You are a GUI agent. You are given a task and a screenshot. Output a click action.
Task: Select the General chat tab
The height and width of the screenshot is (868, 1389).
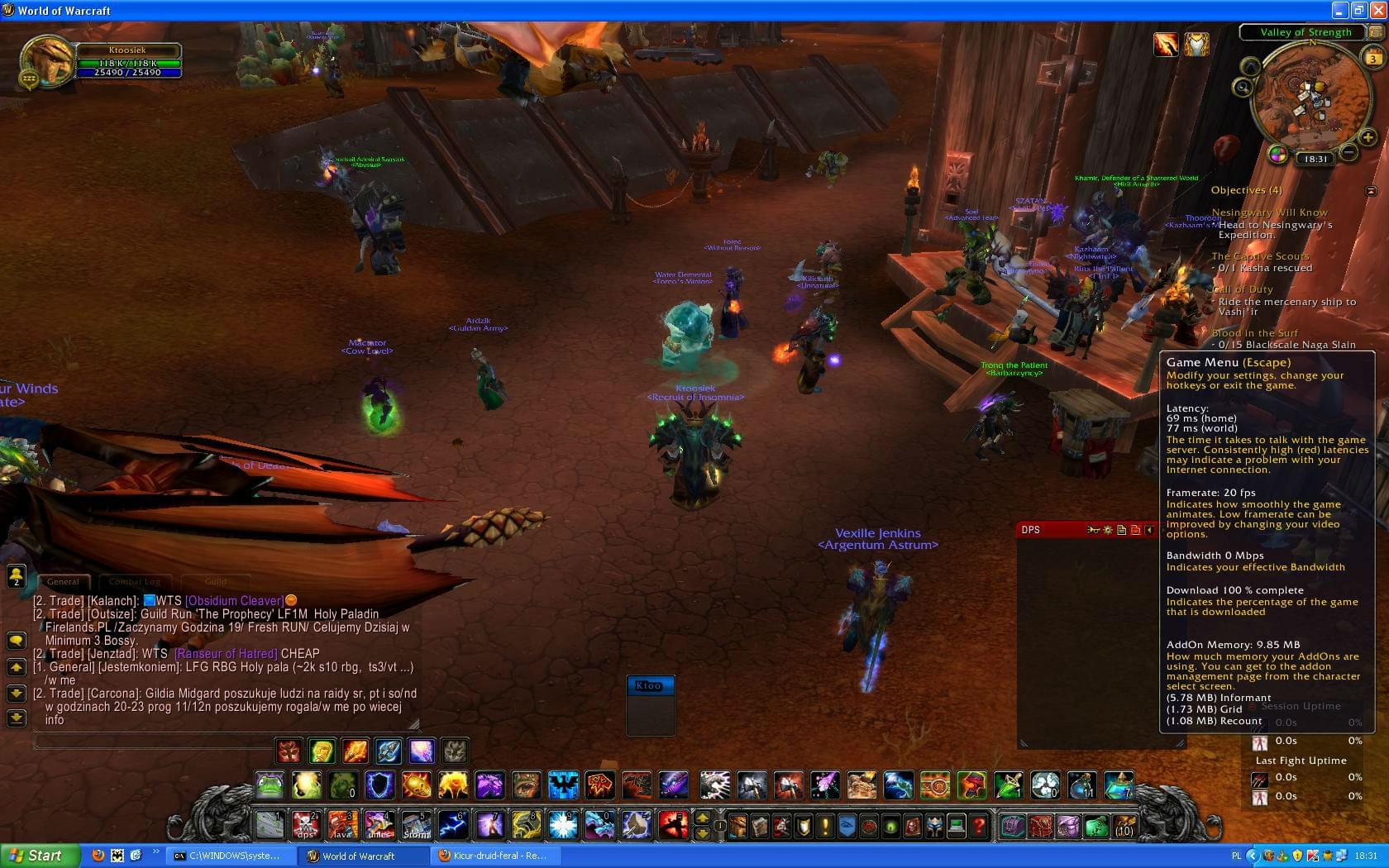click(x=63, y=582)
